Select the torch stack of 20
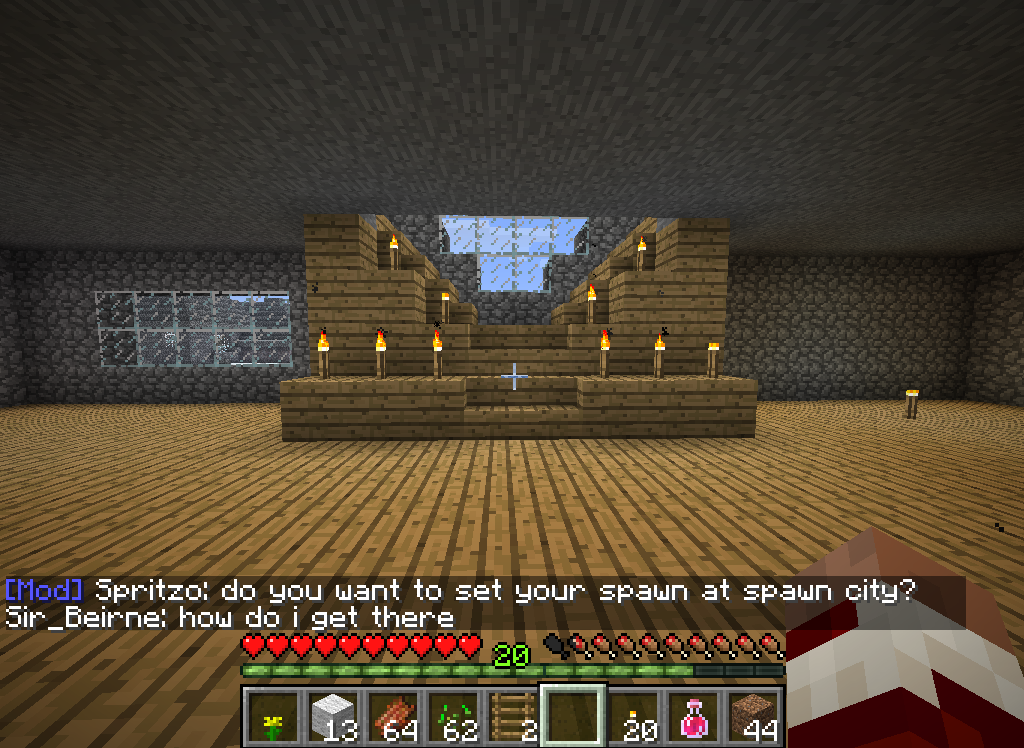The width and height of the screenshot is (1024, 748). point(634,717)
